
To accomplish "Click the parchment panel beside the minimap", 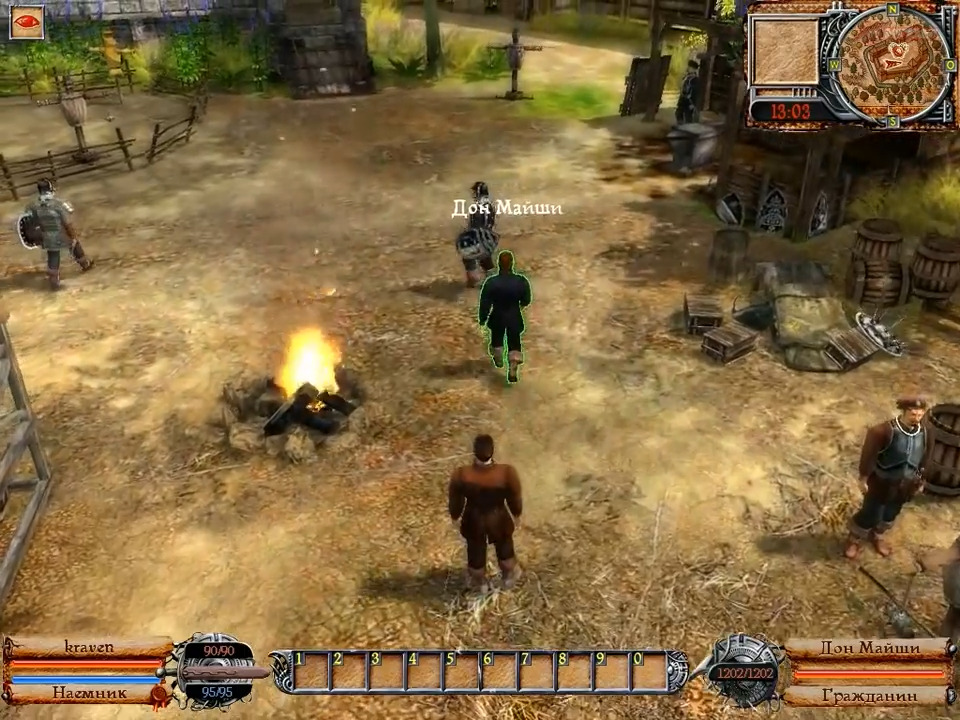I will coord(785,51).
